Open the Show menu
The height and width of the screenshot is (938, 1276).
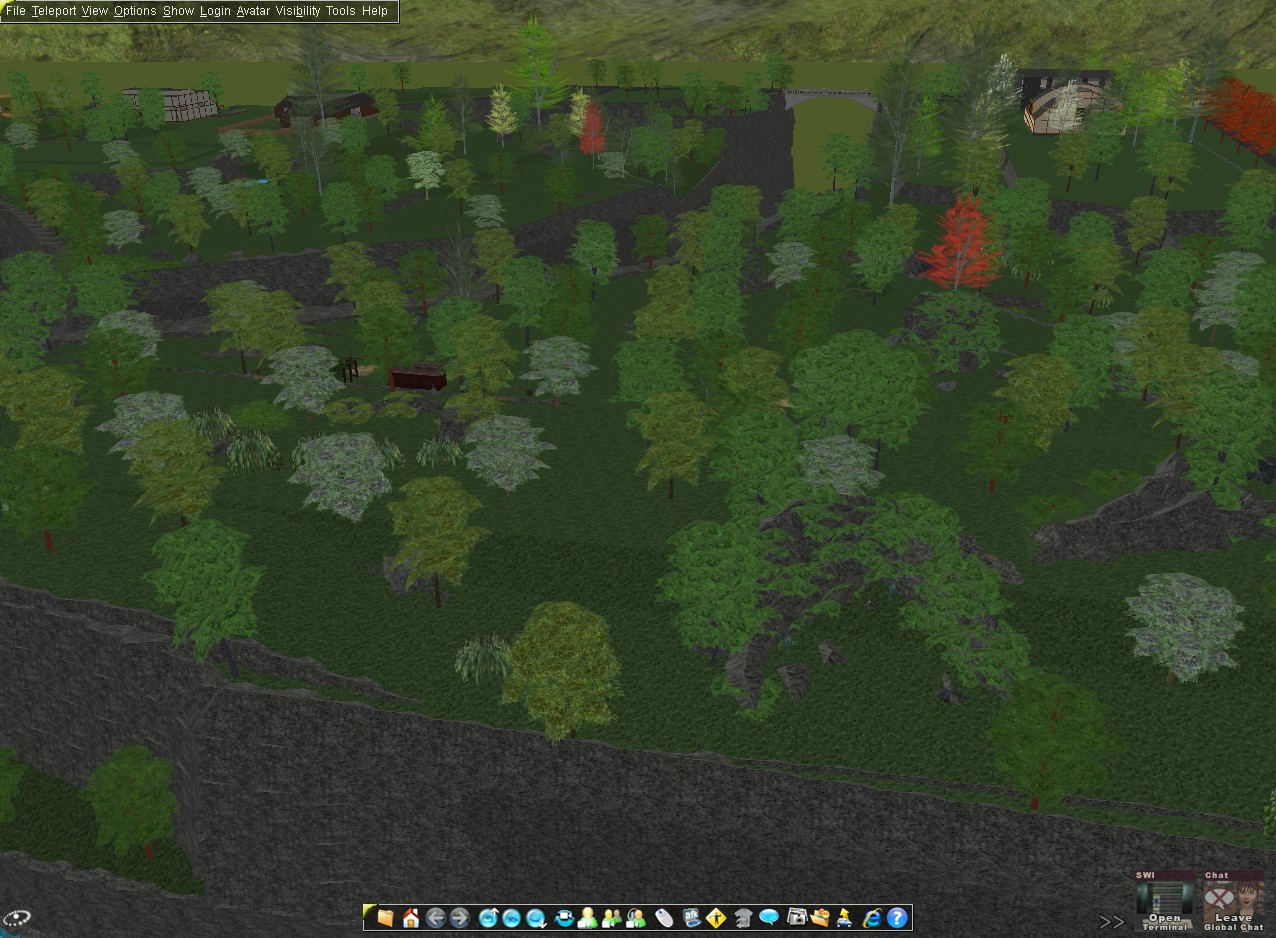coord(178,11)
